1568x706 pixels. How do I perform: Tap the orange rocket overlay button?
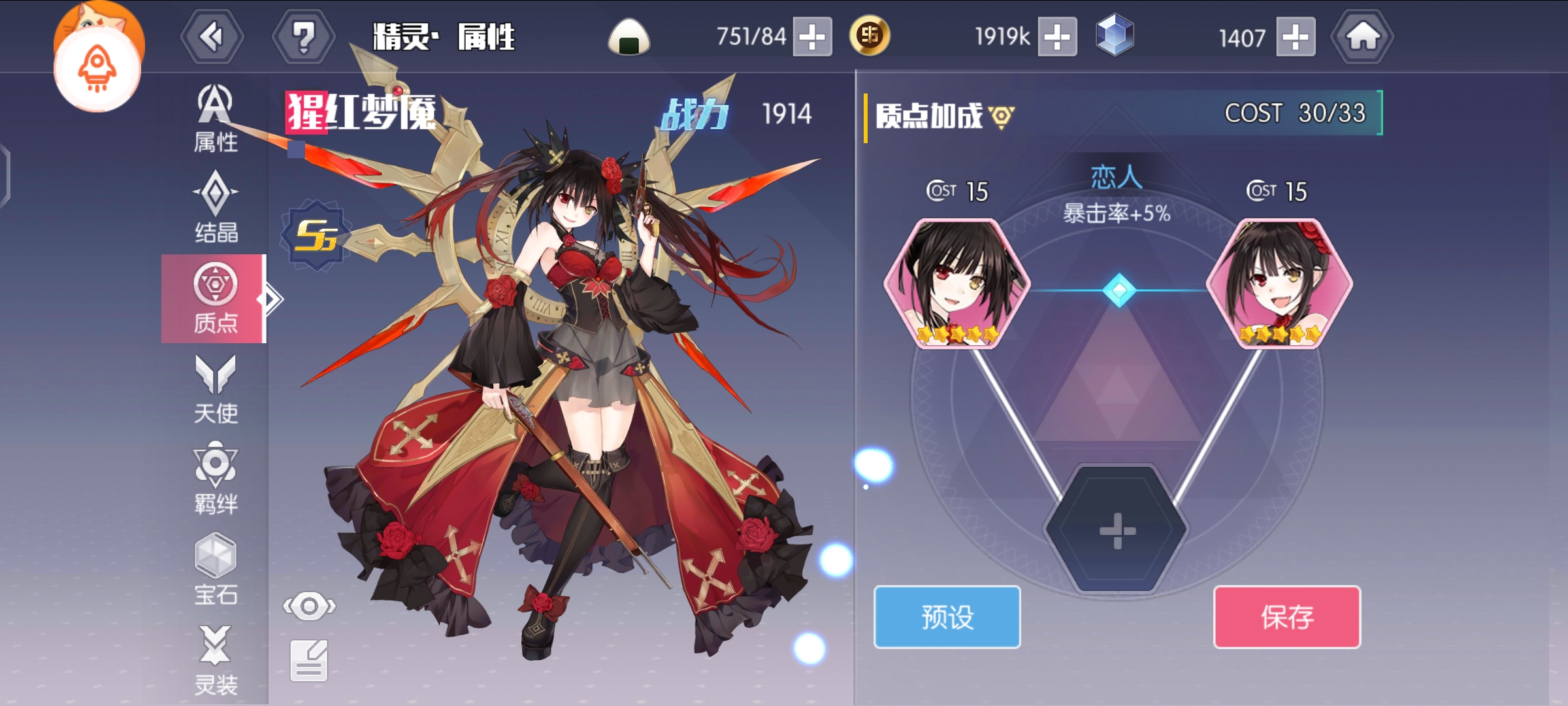(x=97, y=70)
